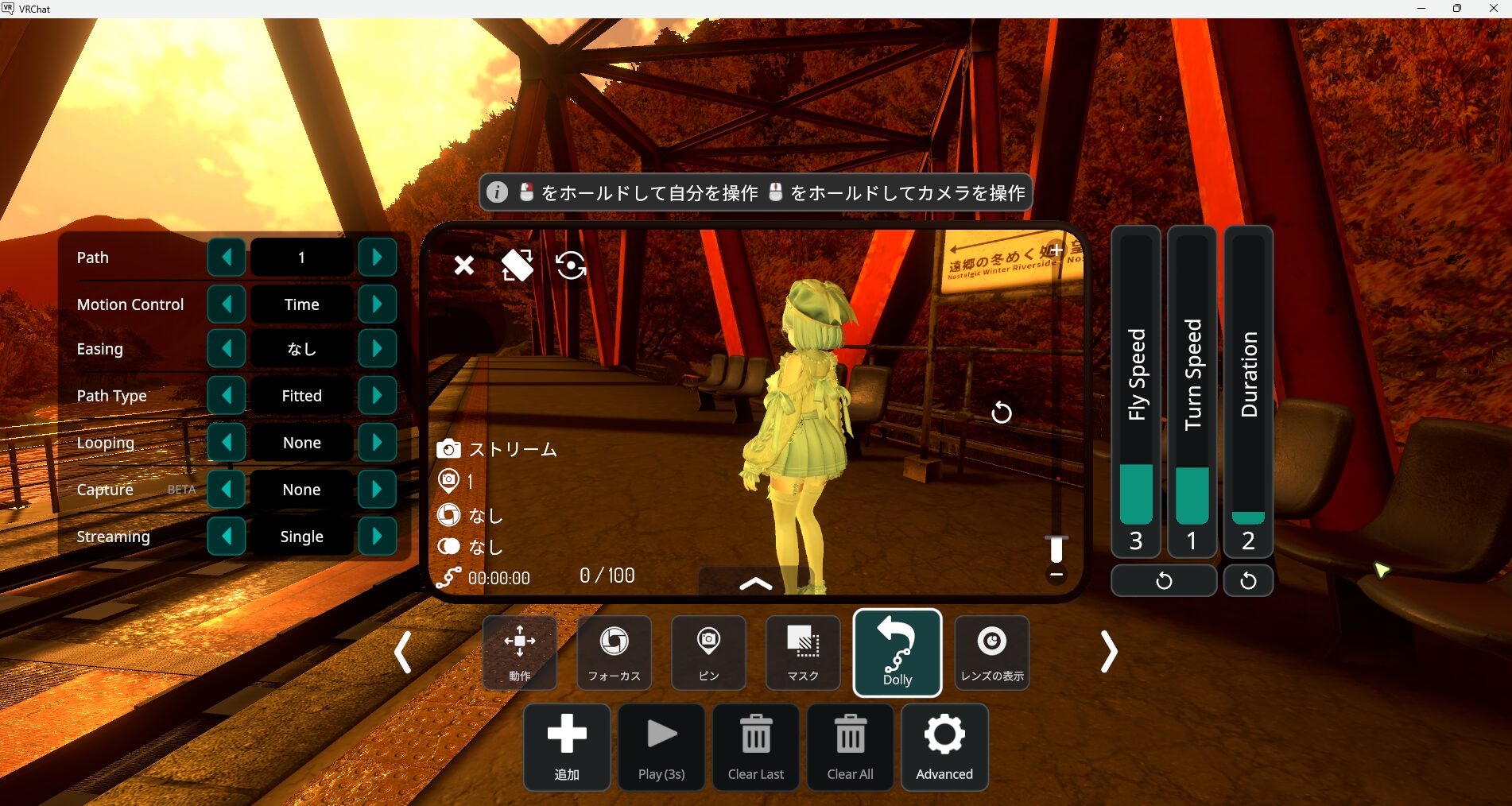Start playback with Play (3s)
The height and width of the screenshot is (806, 1512).
(x=661, y=746)
